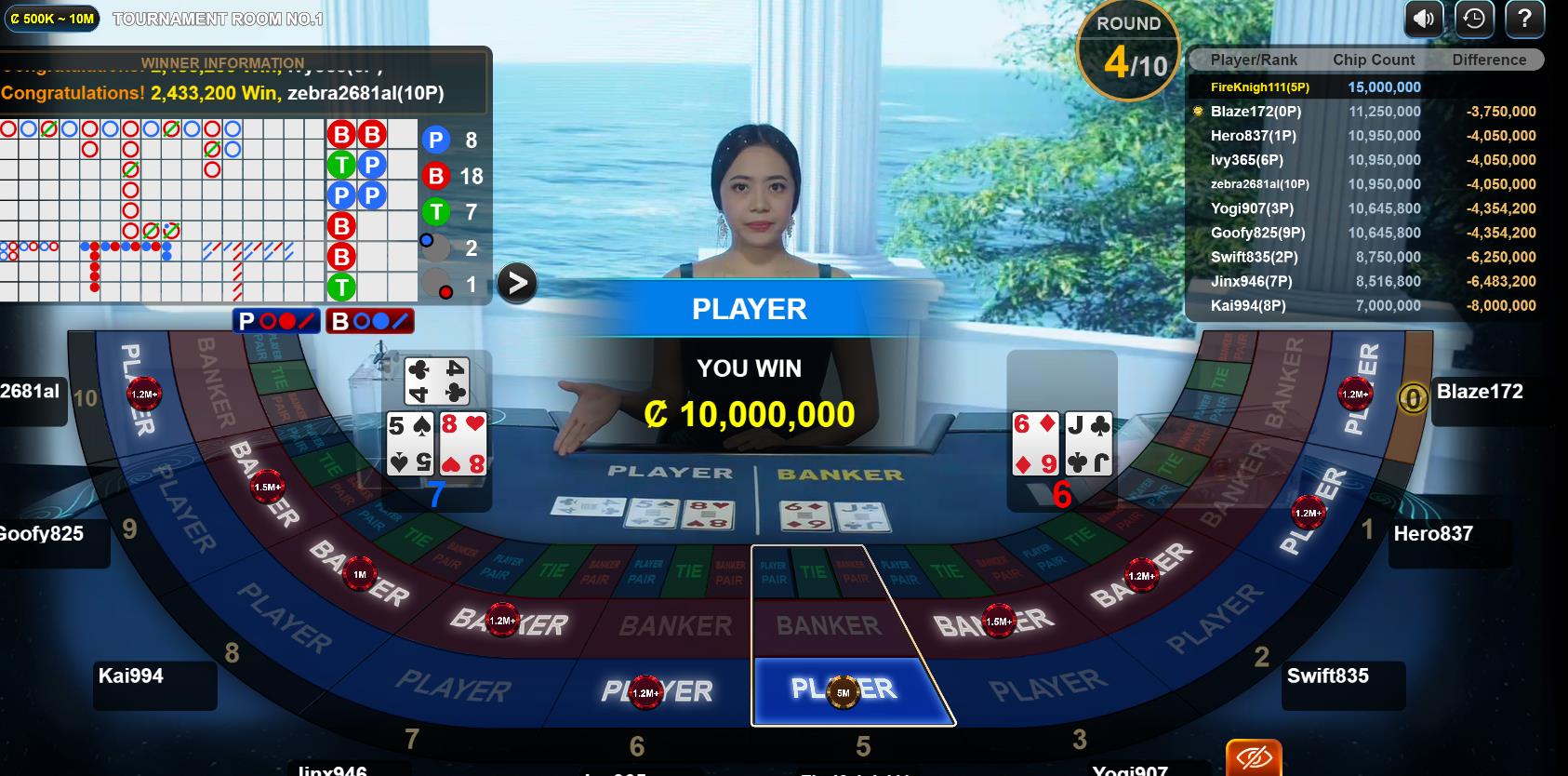
Task: Click the Difference column header
Action: pyautogui.click(x=1489, y=60)
